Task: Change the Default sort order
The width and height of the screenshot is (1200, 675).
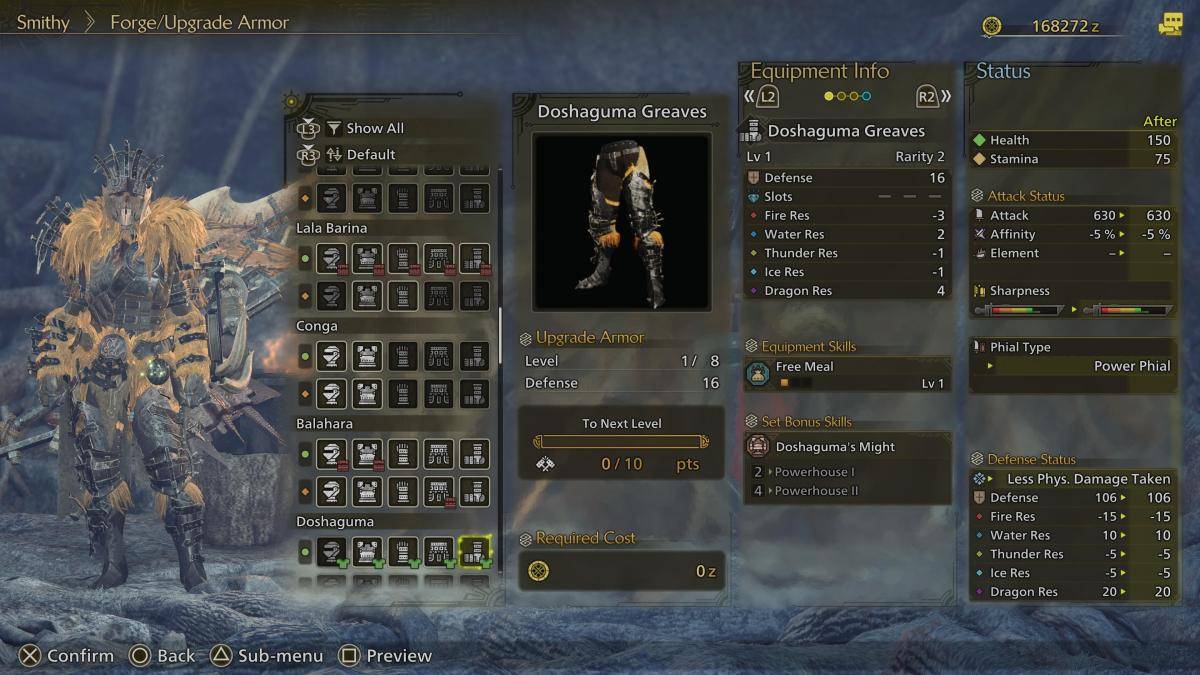Action: pyautogui.click(x=370, y=155)
